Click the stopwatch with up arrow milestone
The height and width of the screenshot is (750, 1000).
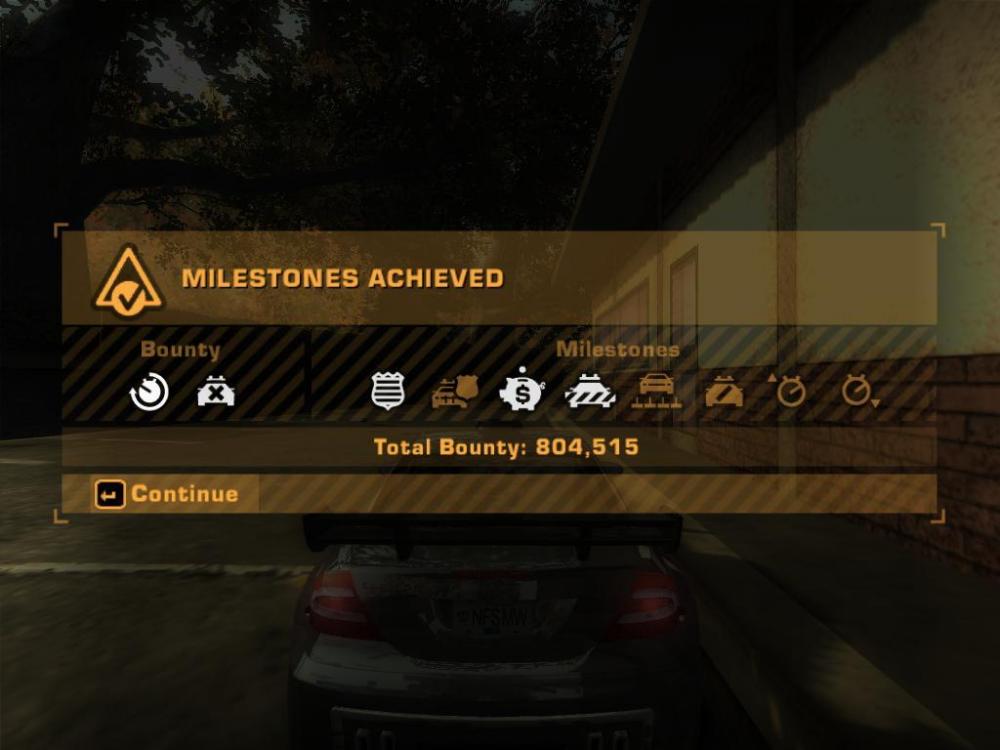click(789, 391)
